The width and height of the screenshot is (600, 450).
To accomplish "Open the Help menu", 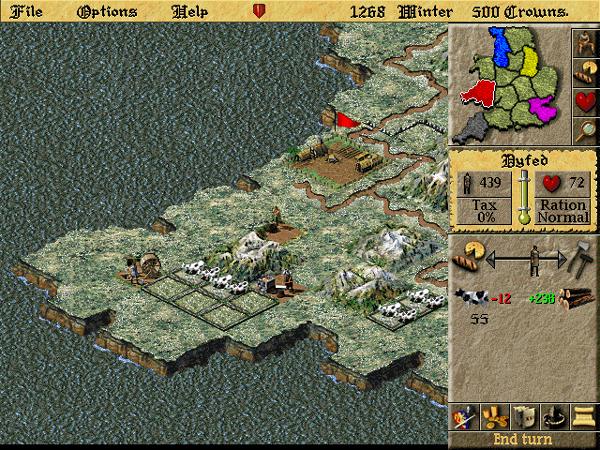I will [x=190, y=11].
